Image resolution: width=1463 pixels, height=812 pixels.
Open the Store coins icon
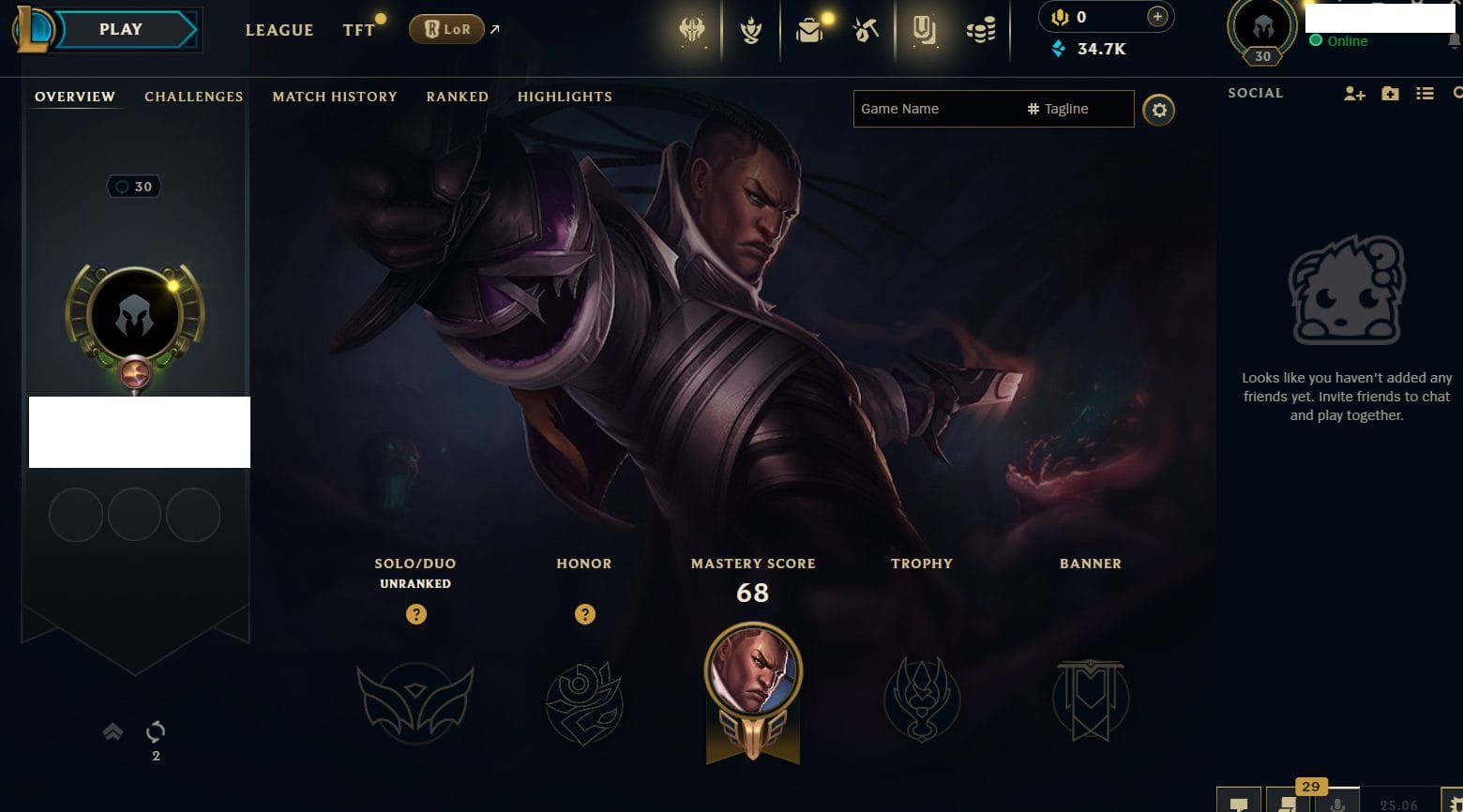(981, 31)
